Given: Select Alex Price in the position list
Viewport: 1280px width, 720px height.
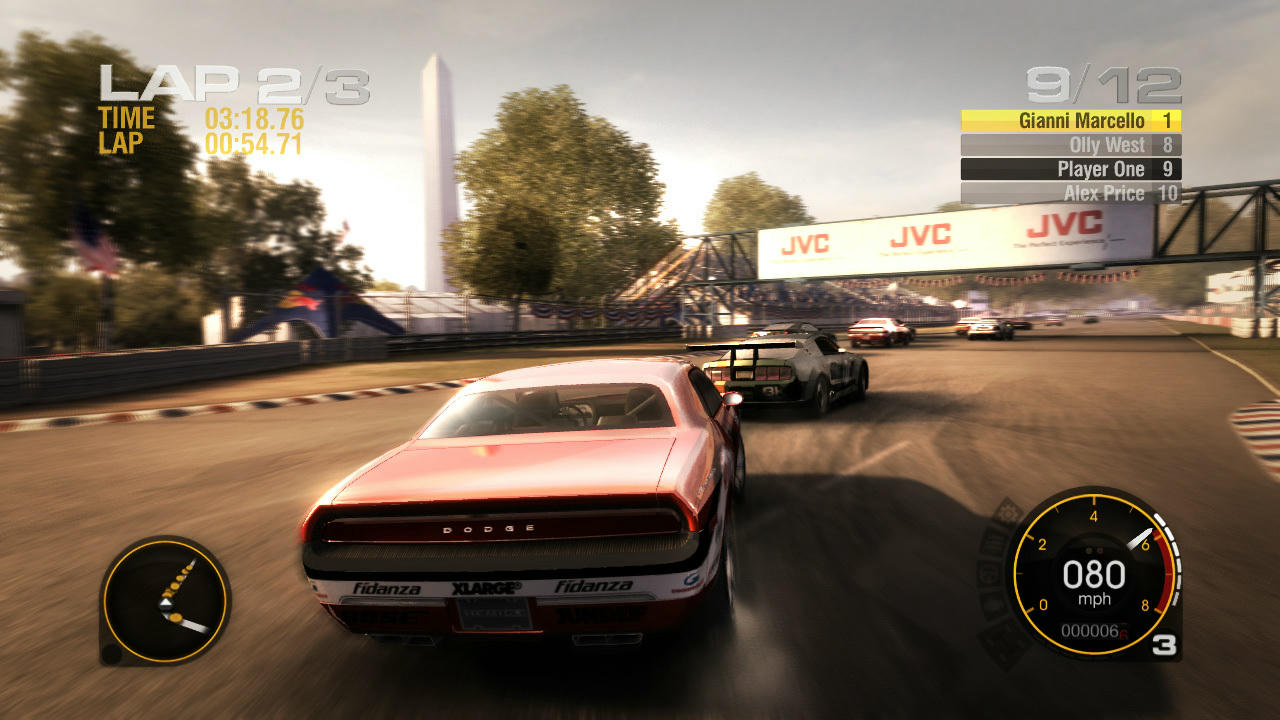Looking at the screenshot, I should click(x=1070, y=193).
